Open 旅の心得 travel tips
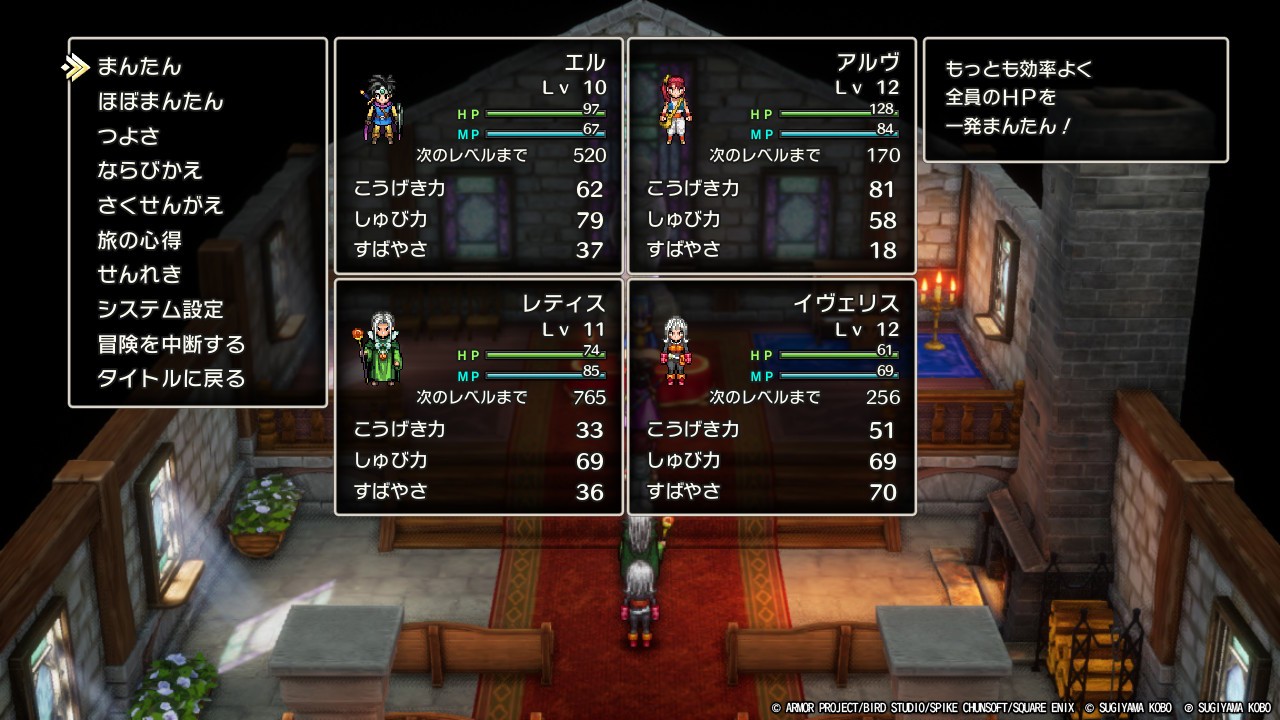 139,241
